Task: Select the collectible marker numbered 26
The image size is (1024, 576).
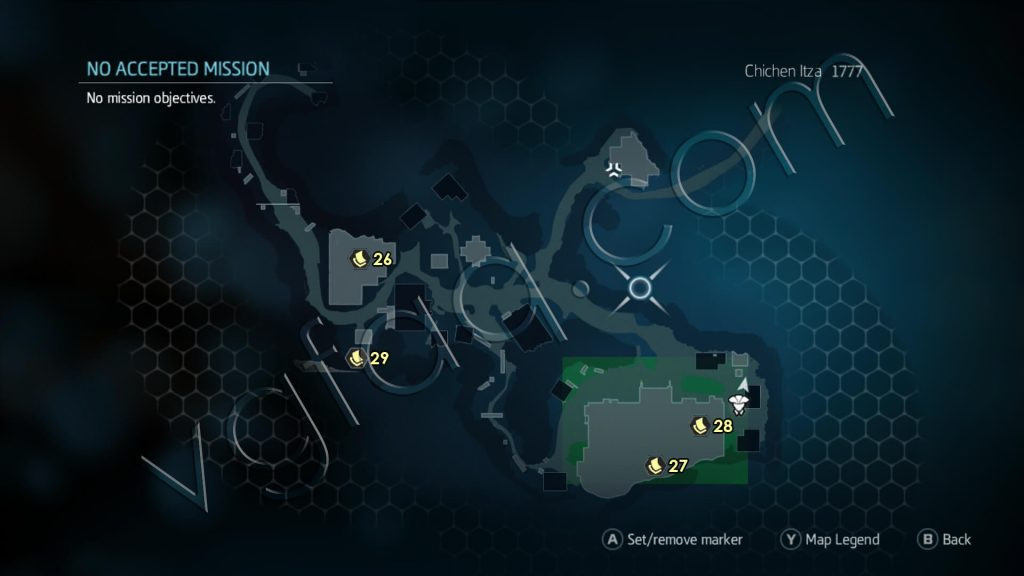Action: click(x=359, y=259)
